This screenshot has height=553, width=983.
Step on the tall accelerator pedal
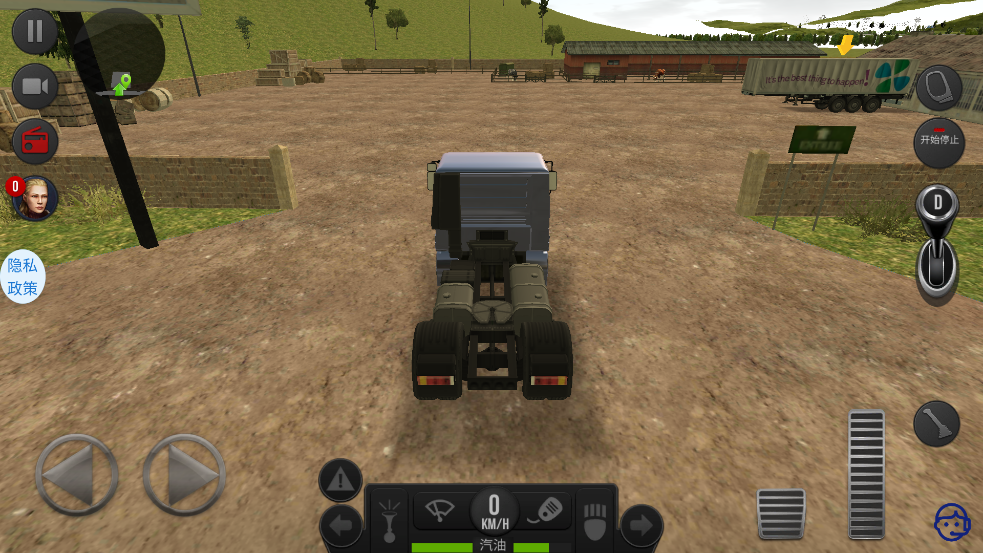(866, 473)
